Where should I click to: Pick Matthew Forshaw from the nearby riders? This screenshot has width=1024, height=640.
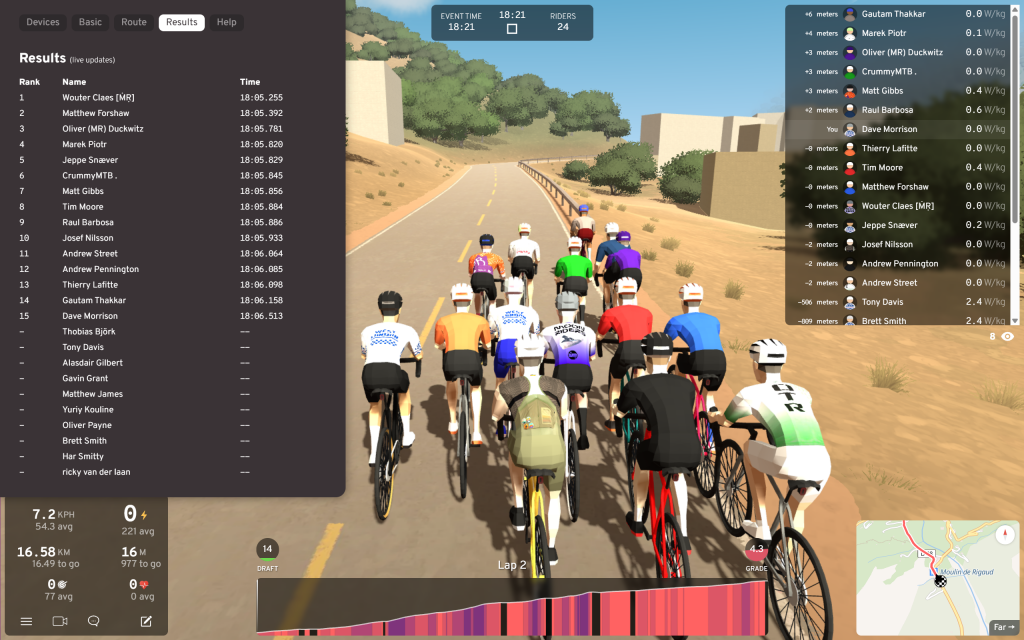pos(895,187)
